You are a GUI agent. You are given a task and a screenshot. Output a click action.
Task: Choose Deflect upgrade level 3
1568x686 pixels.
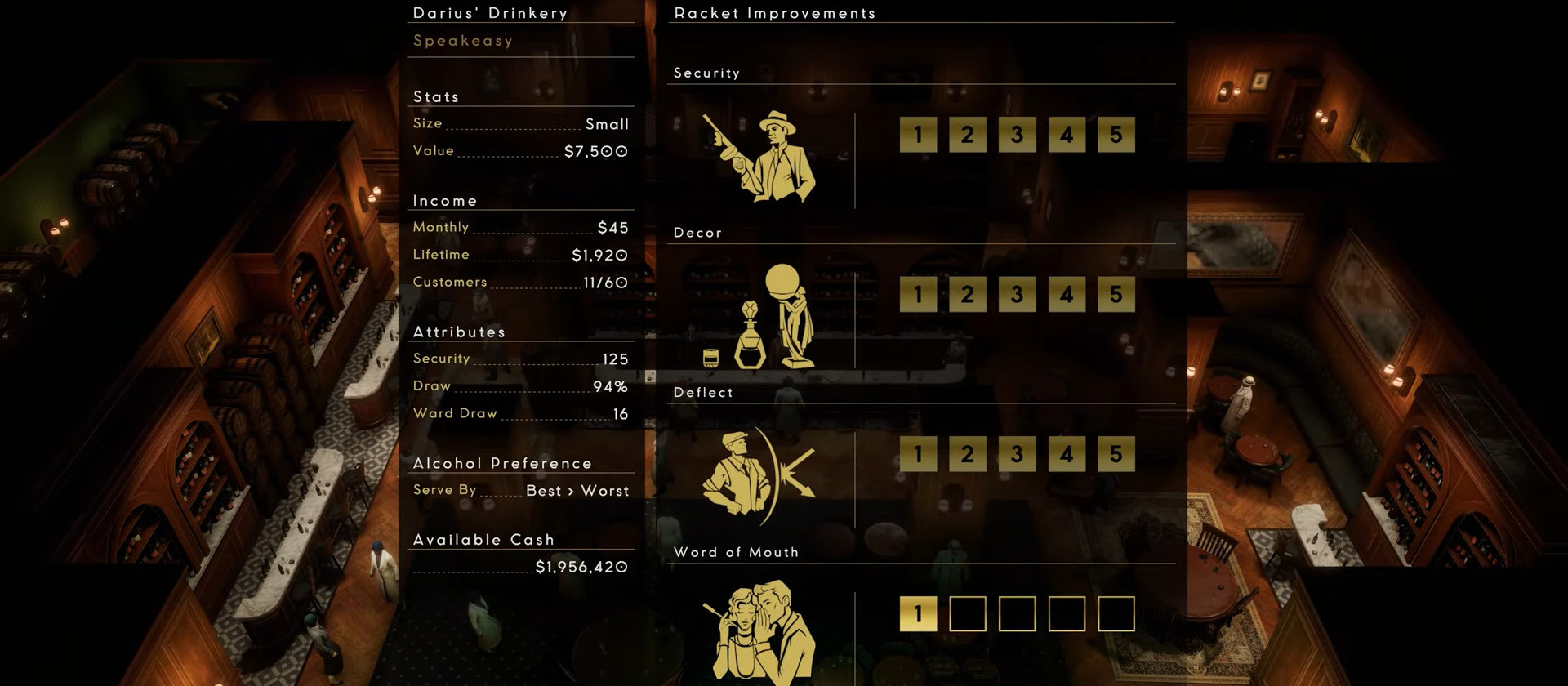point(1017,454)
